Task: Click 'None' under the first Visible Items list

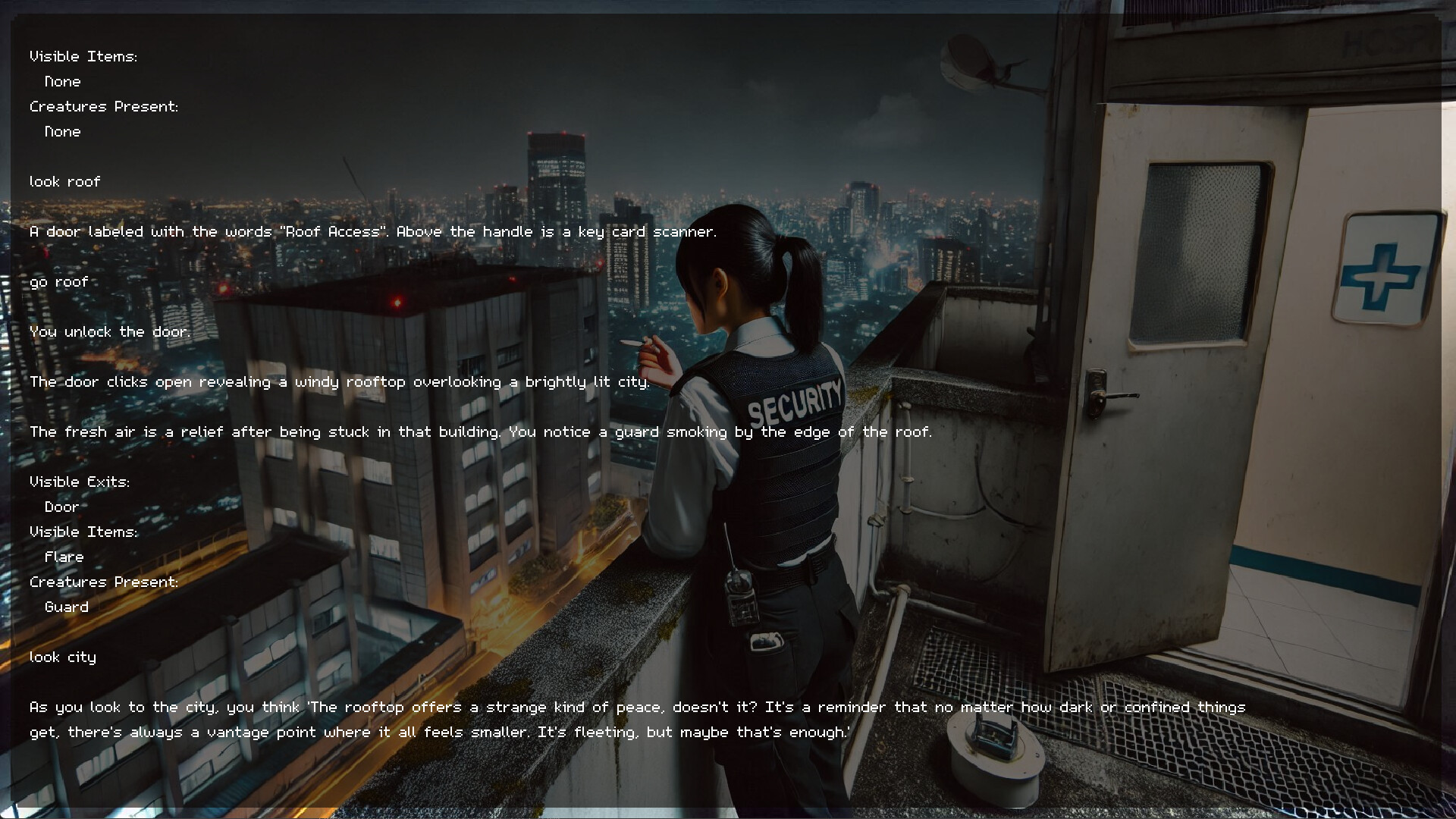Action: (61, 81)
